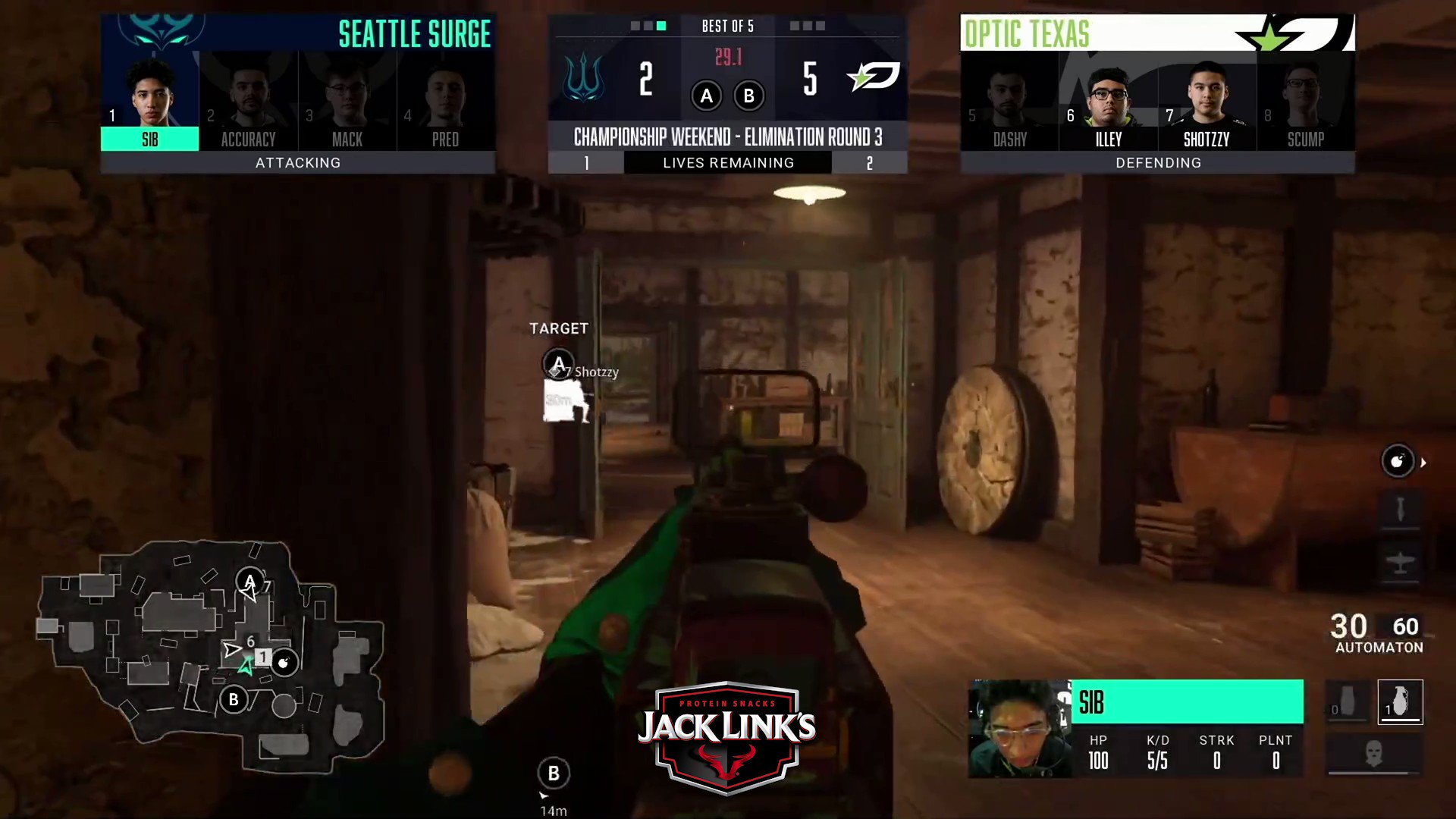Select the gas mask field upgrade icon
The image size is (1456, 819).
(x=1373, y=751)
